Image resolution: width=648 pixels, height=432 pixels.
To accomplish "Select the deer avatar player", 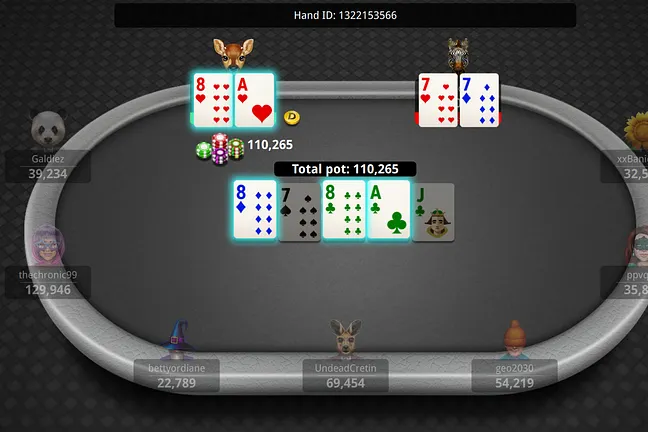I will tap(233, 52).
